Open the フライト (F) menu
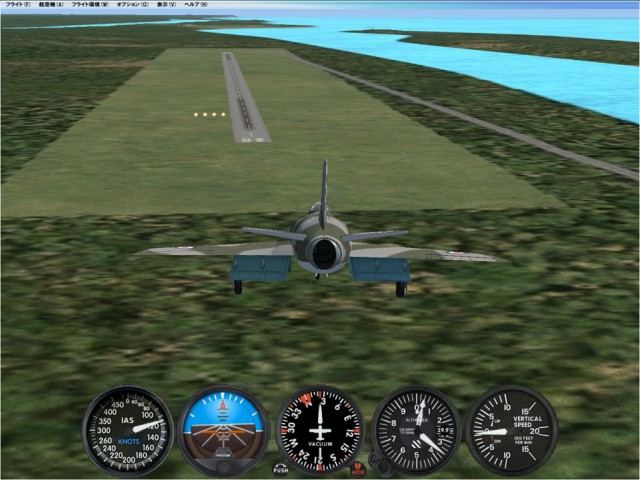The image size is (640, 480). pos(16,4)
